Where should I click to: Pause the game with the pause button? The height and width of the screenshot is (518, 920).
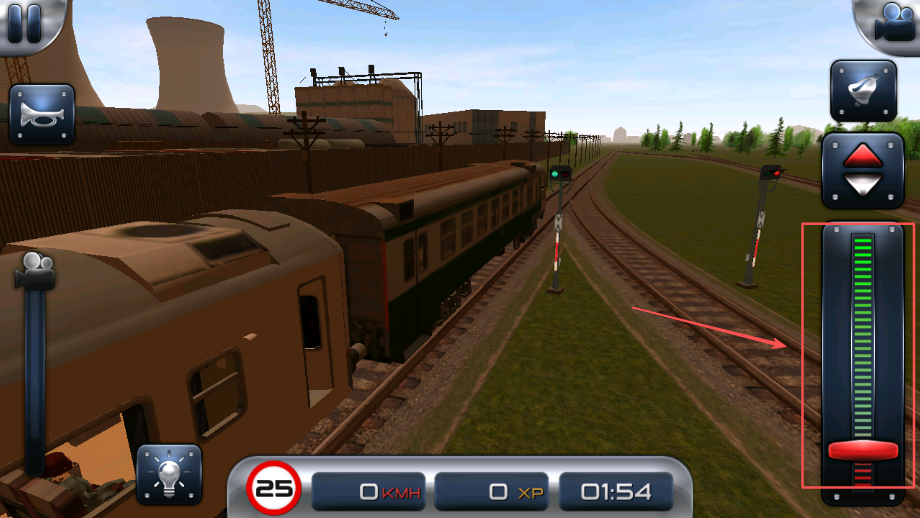click(x=25, y=22)
